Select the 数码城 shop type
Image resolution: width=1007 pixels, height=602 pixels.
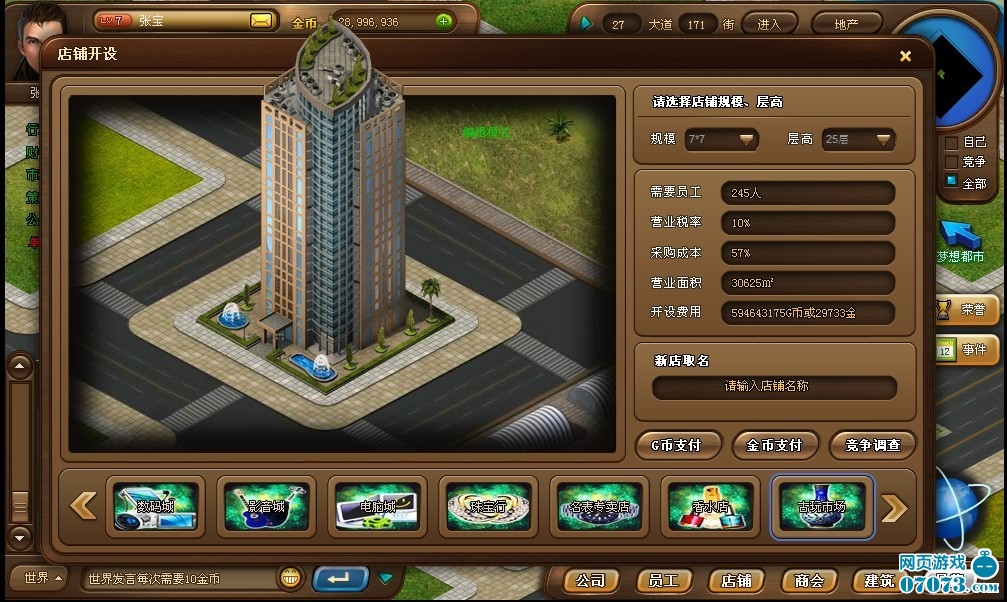155,506
